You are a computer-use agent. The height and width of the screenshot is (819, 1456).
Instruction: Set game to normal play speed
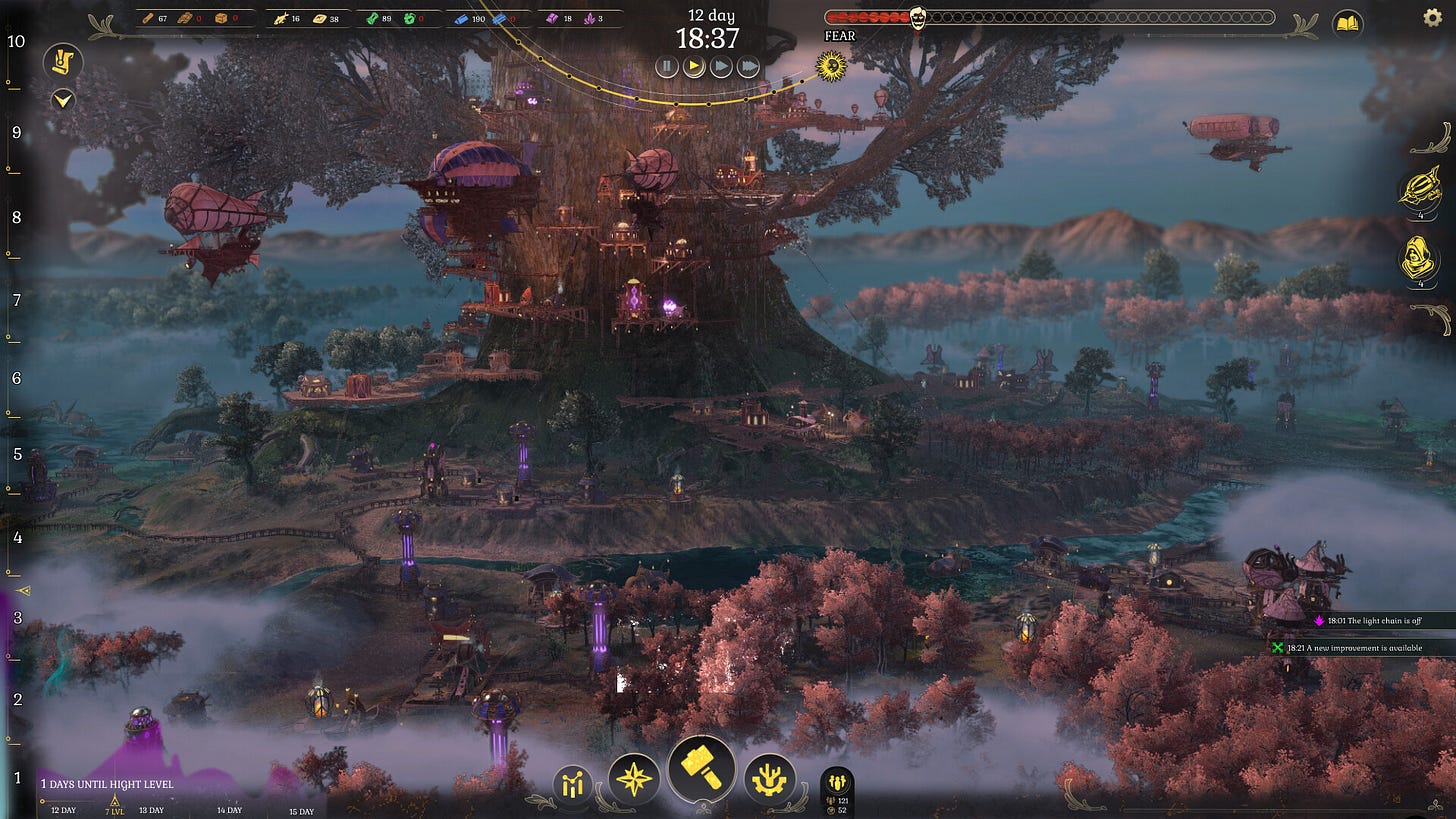click(x=694, y=67)
